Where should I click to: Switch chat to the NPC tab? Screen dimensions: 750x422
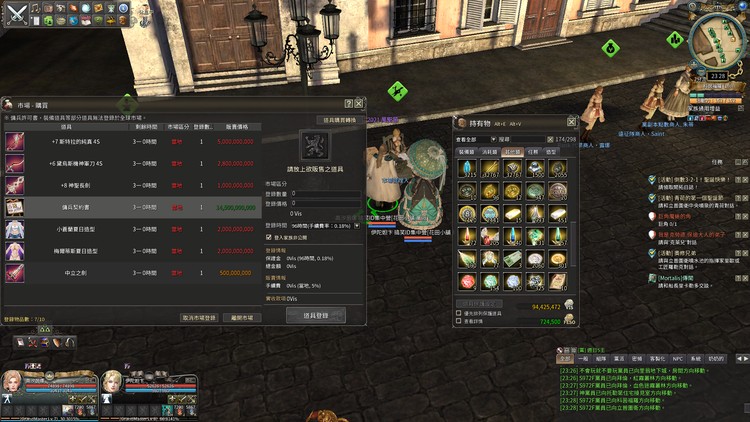(x=677, y=357)
